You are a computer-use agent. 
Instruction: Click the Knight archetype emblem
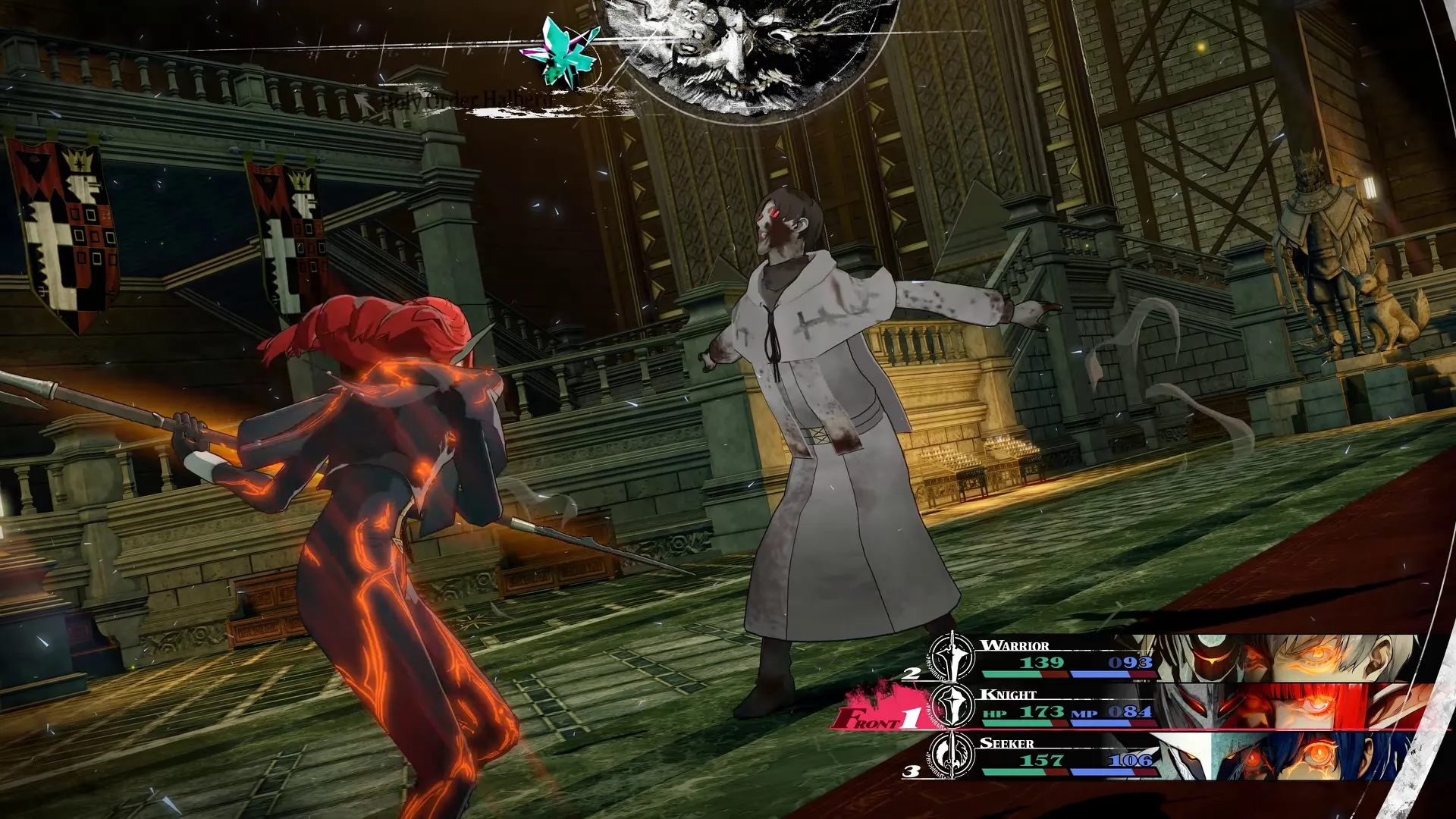952,706
